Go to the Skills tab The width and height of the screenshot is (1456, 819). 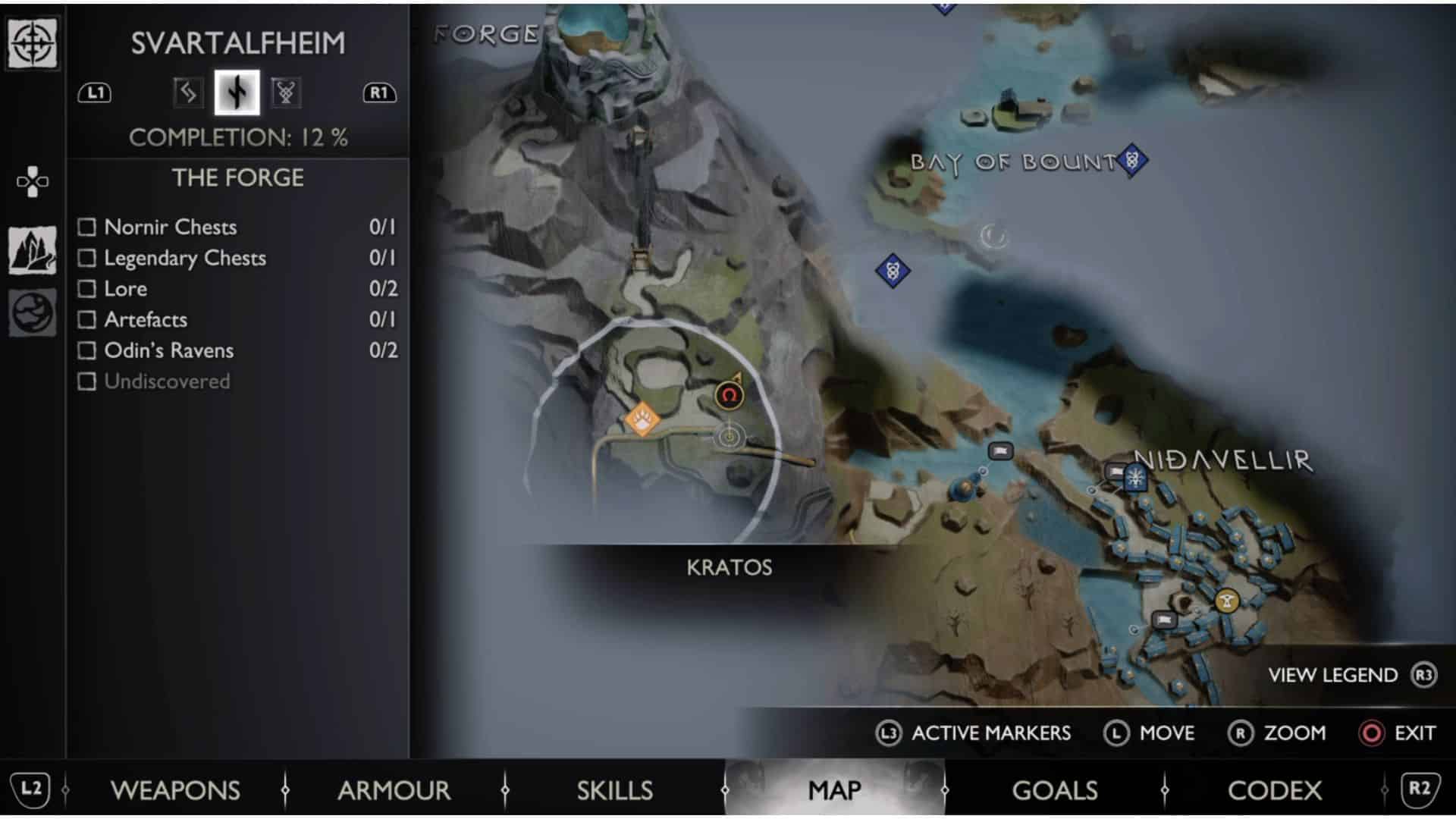pos(614,790)
